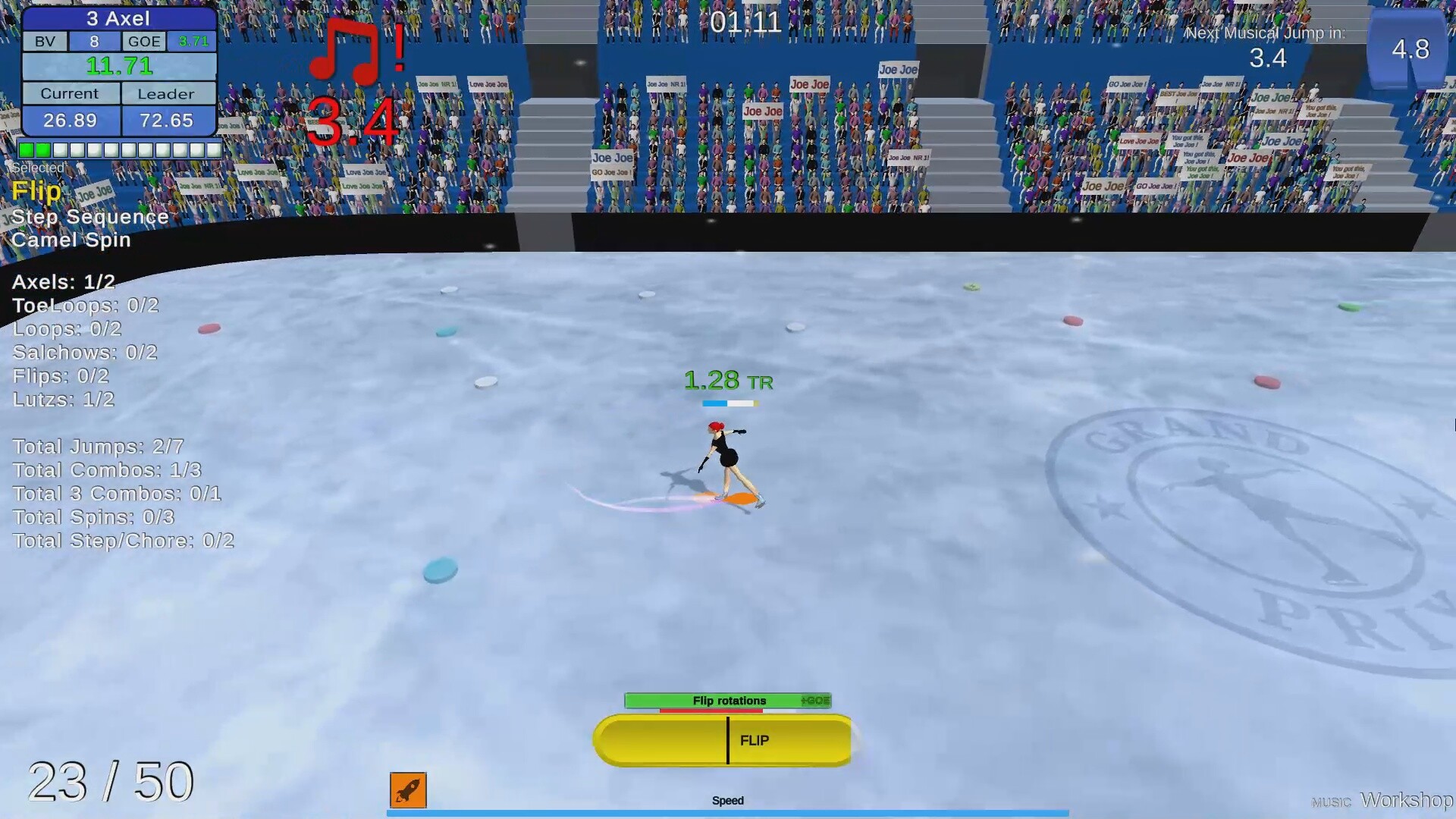The image size is (1456, 819).
Task: Click the 23/50 jump counter
Action: [110, 780]
